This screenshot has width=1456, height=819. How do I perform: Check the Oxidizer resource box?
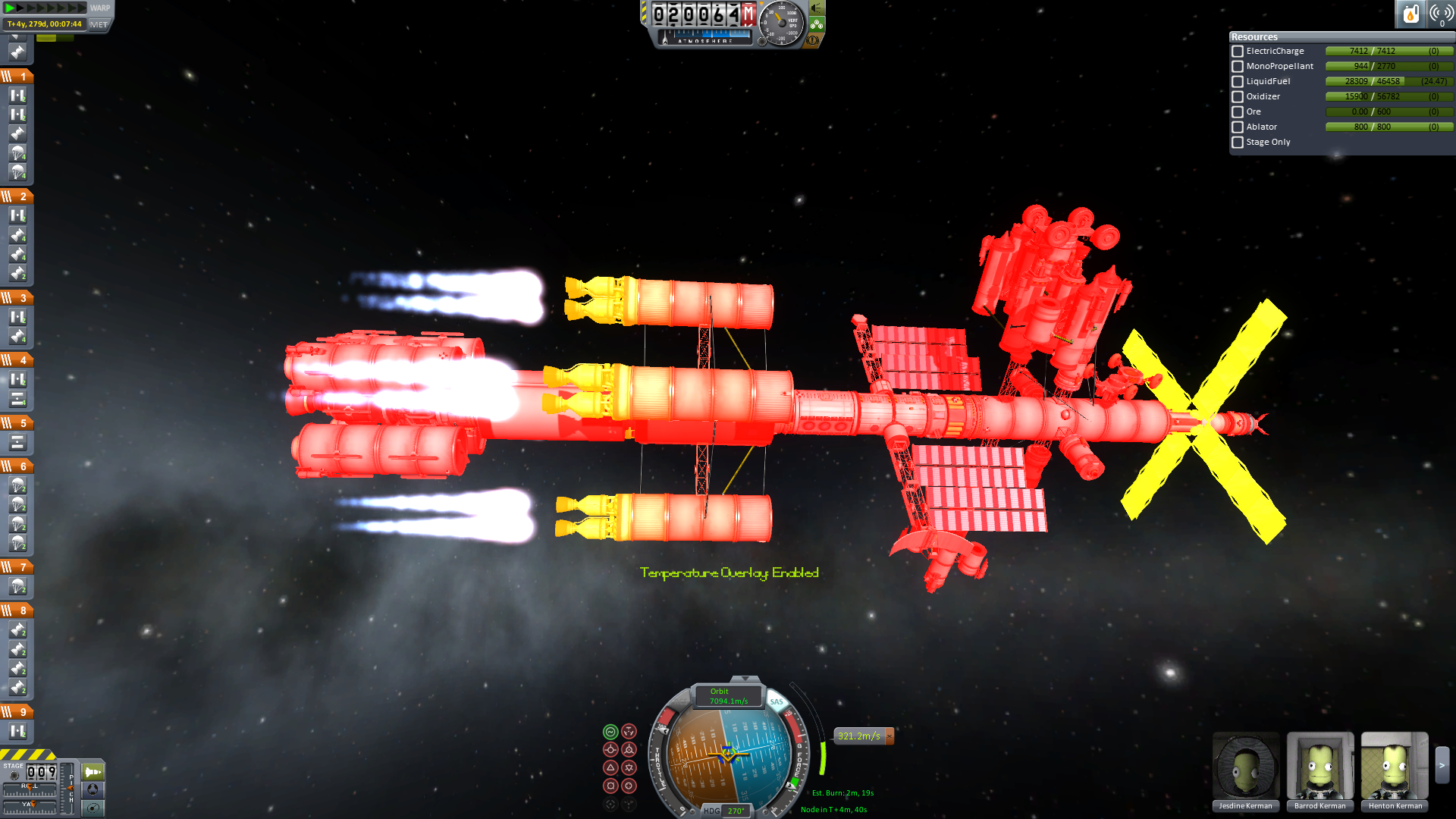(x=1238, y=97)
